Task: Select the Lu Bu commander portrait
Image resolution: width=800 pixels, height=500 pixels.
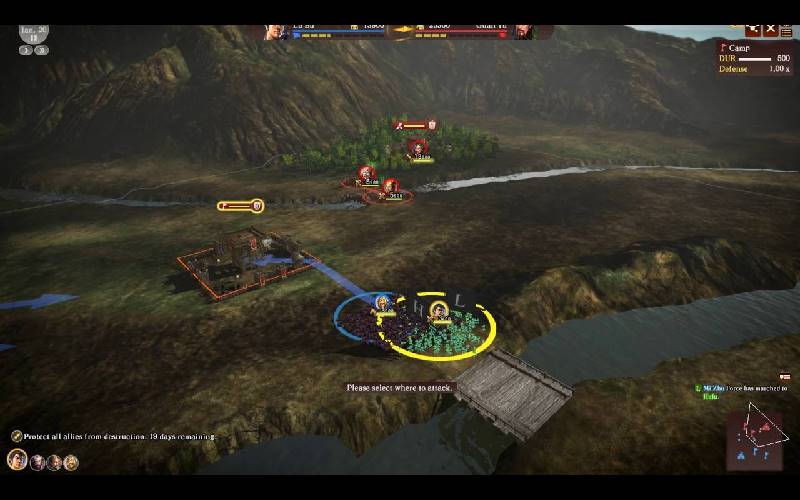Action: coord(274,32)
